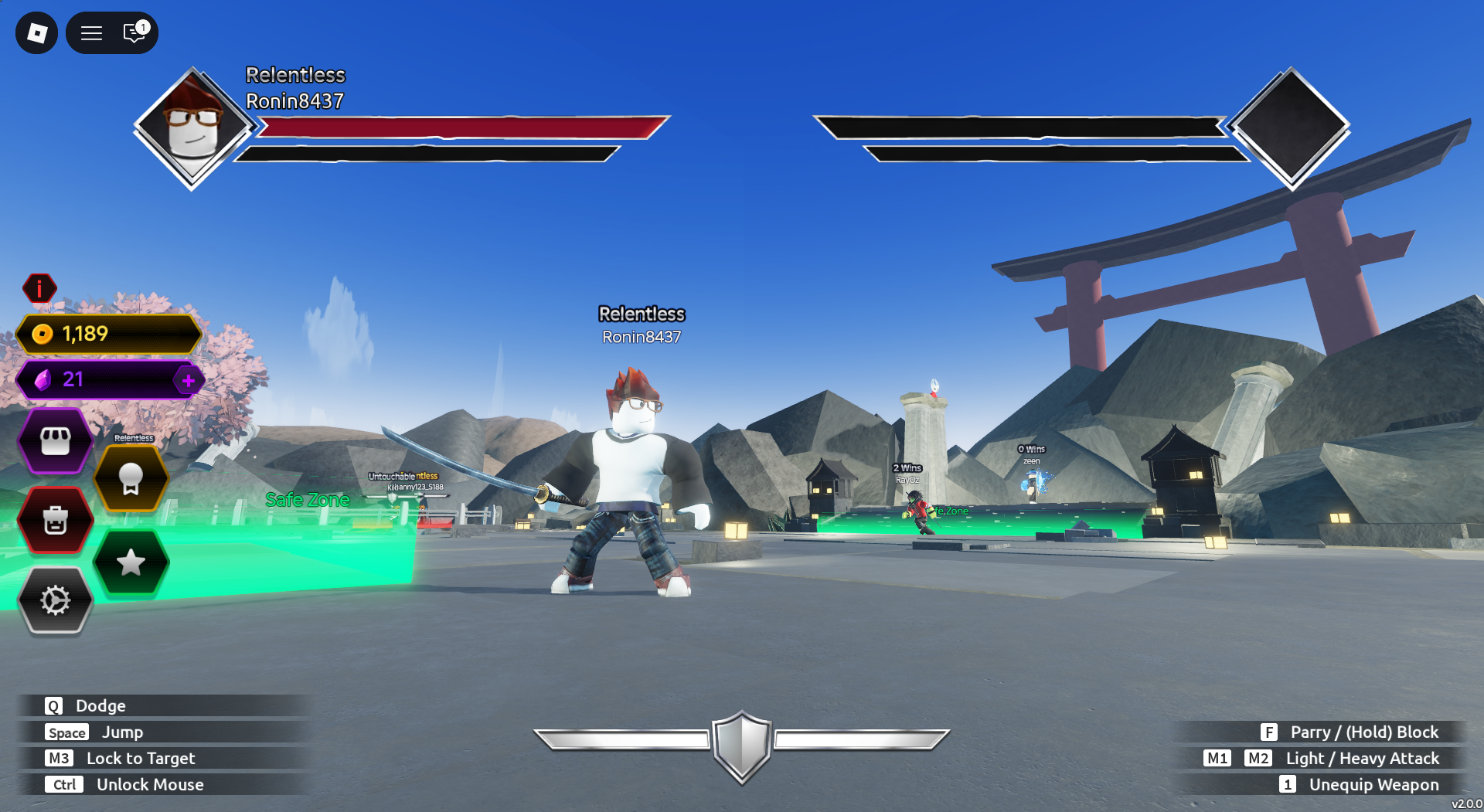This screenshot has width=1484, height=812.
Task: Click the red hexagonal info icon
Action: coord(40,288)
